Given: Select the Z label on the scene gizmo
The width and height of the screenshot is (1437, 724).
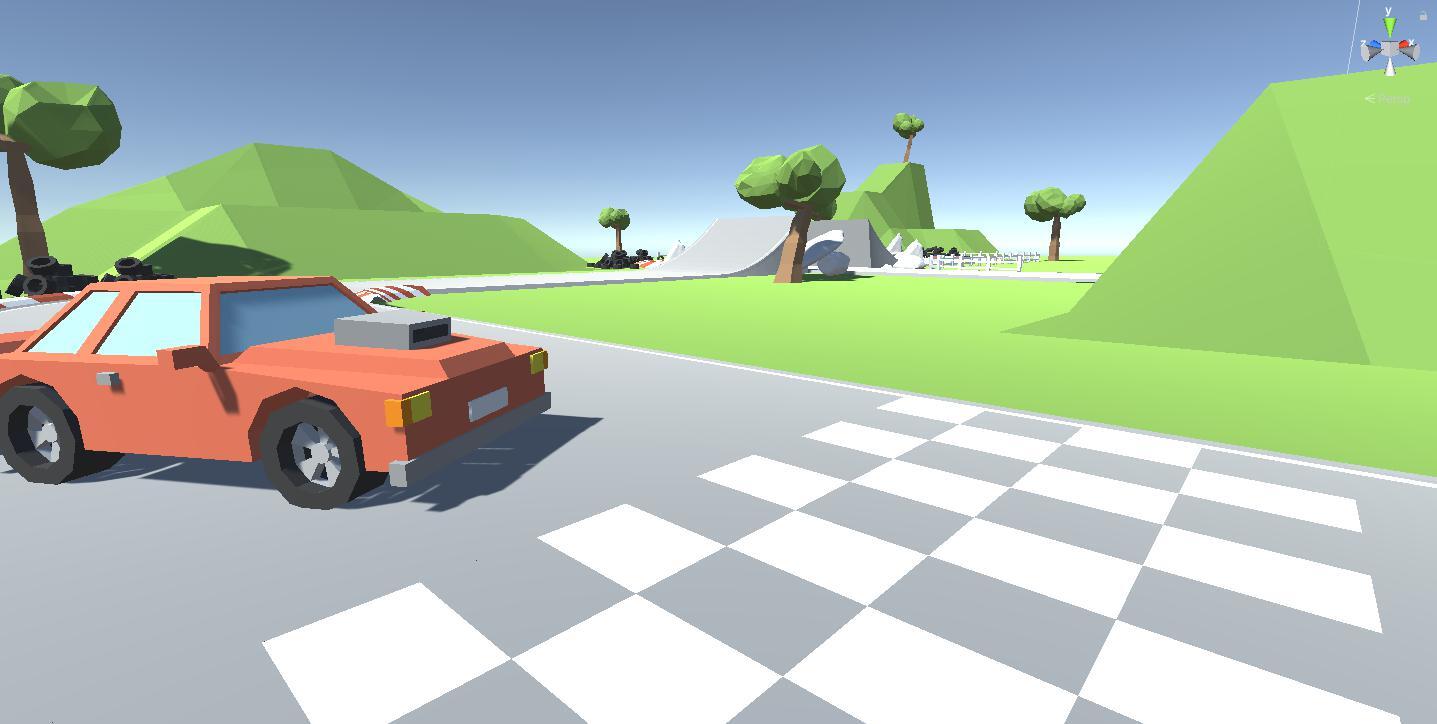Looking at the screenshot, I should (1363, 43).
